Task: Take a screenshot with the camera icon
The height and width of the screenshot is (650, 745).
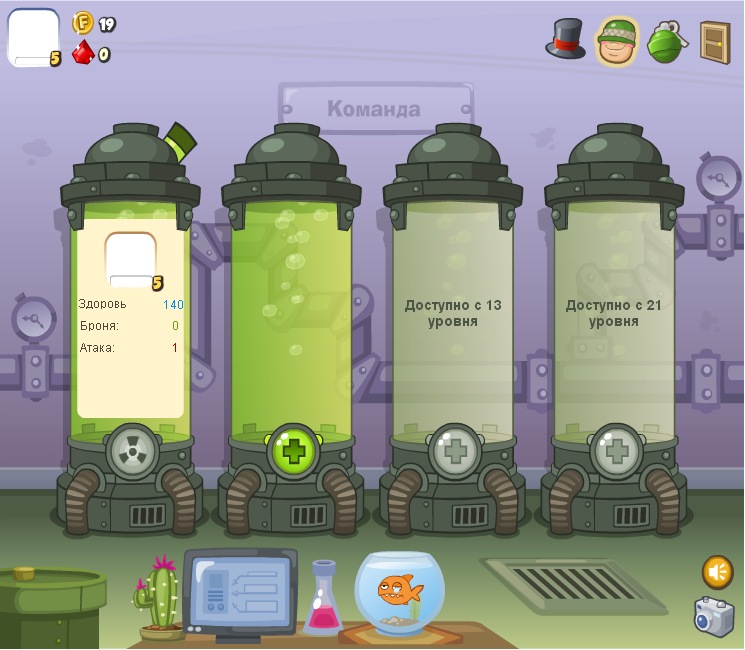Action: click(x=714, y=617)
